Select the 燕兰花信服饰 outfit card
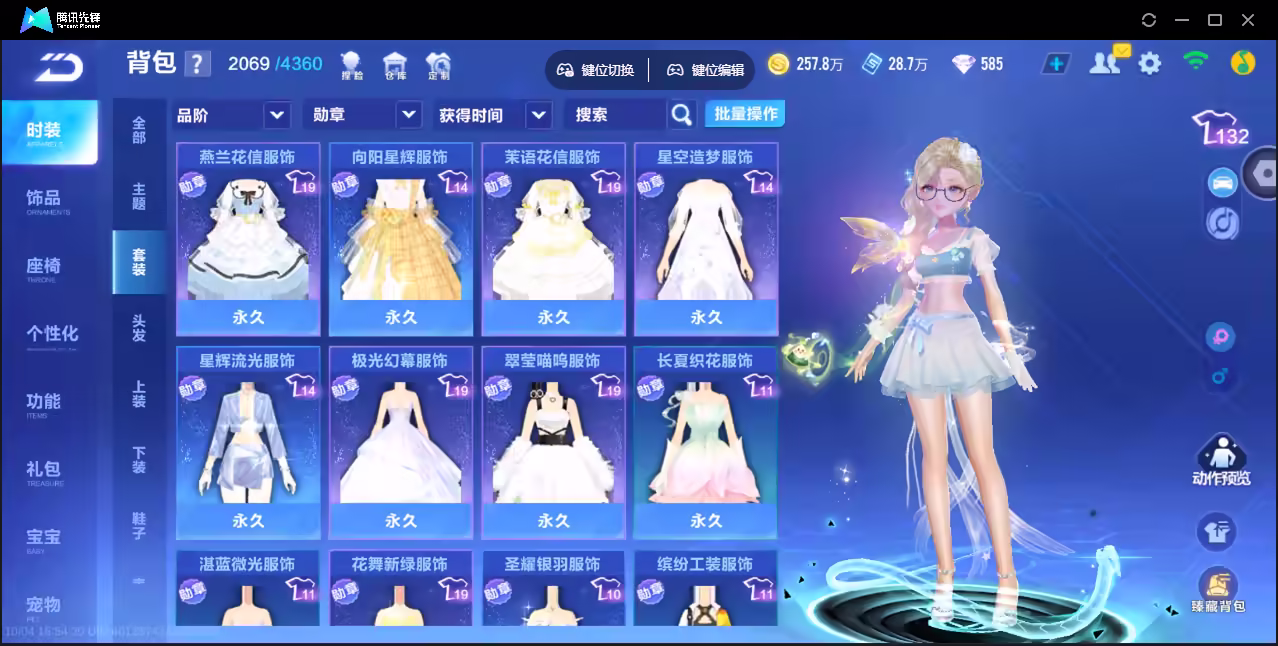The width and height of the screenshot is (1278, 646). tap(248, 238)
